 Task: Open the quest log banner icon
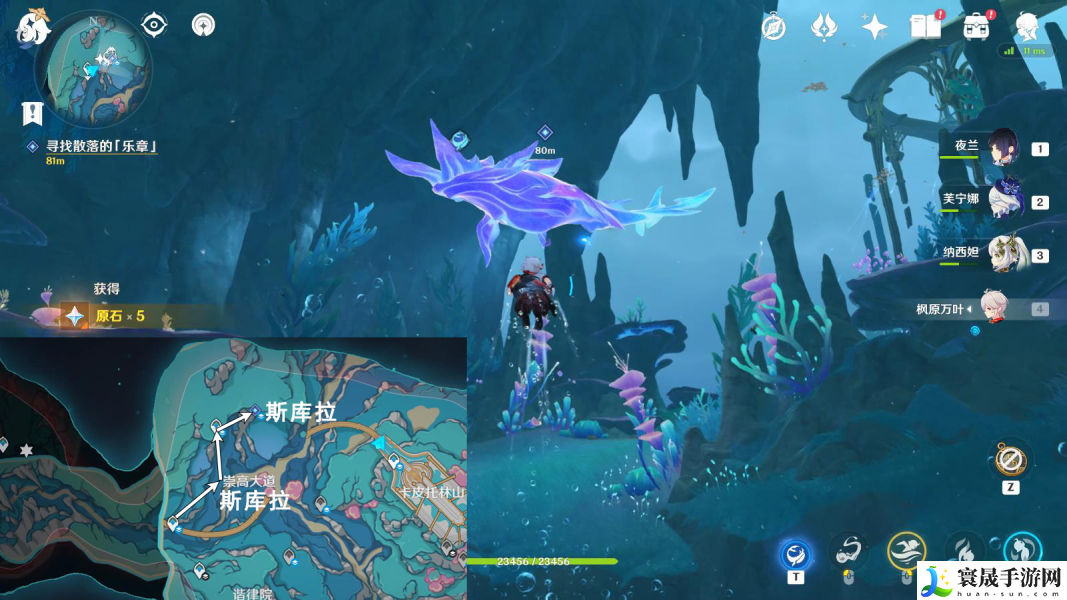33,113
